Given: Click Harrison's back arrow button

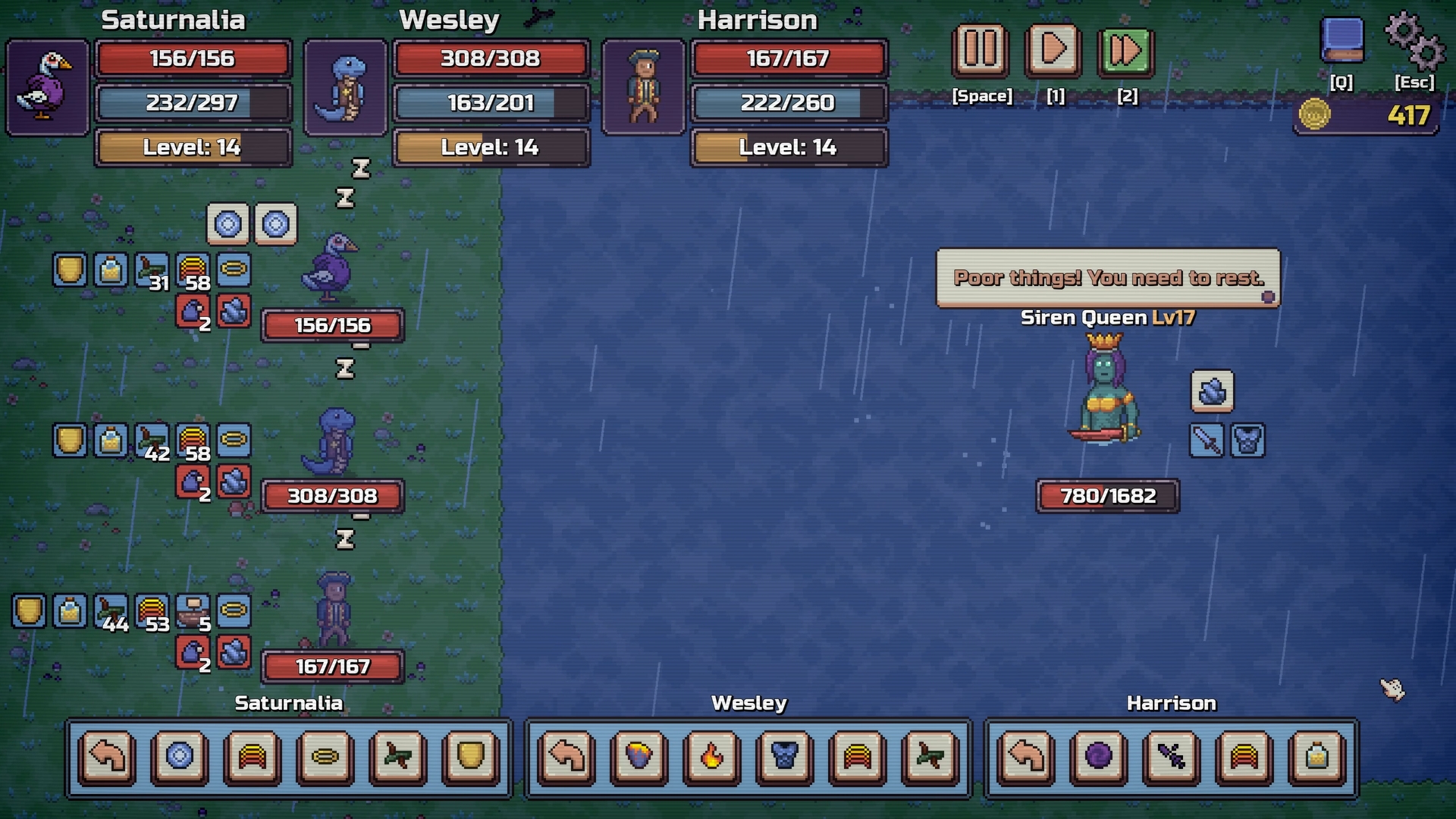Looking at the screenshot, I should coord(1026,756).
